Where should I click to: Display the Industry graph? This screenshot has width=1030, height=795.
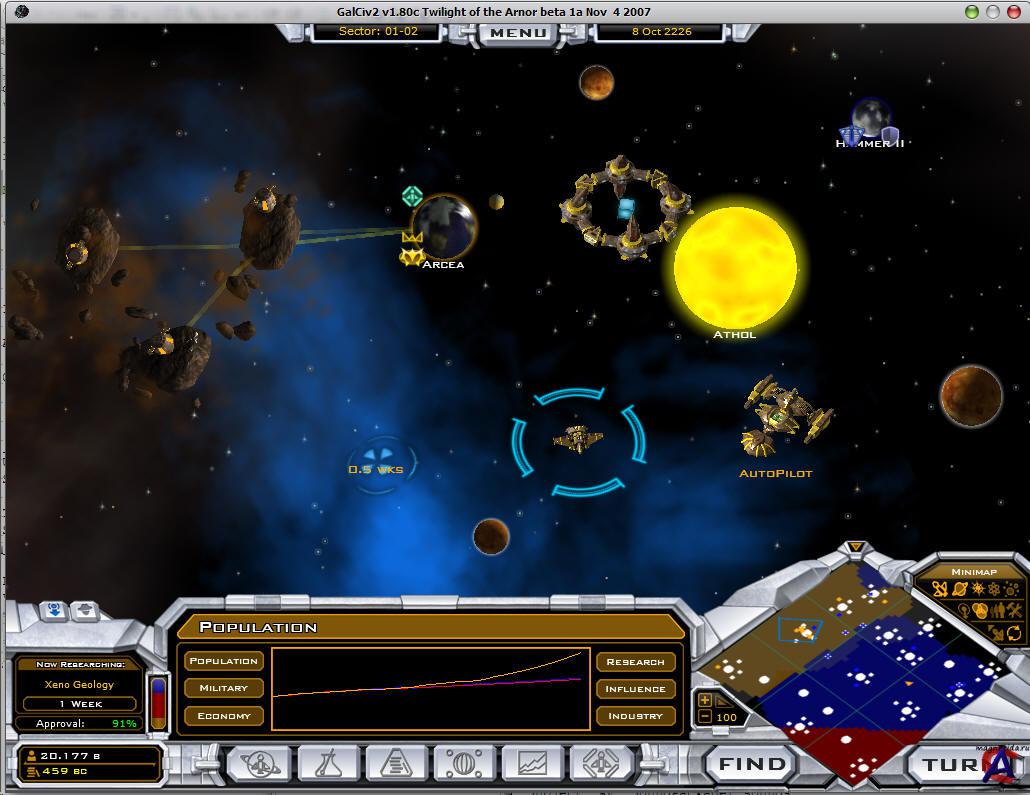(635, 715)
